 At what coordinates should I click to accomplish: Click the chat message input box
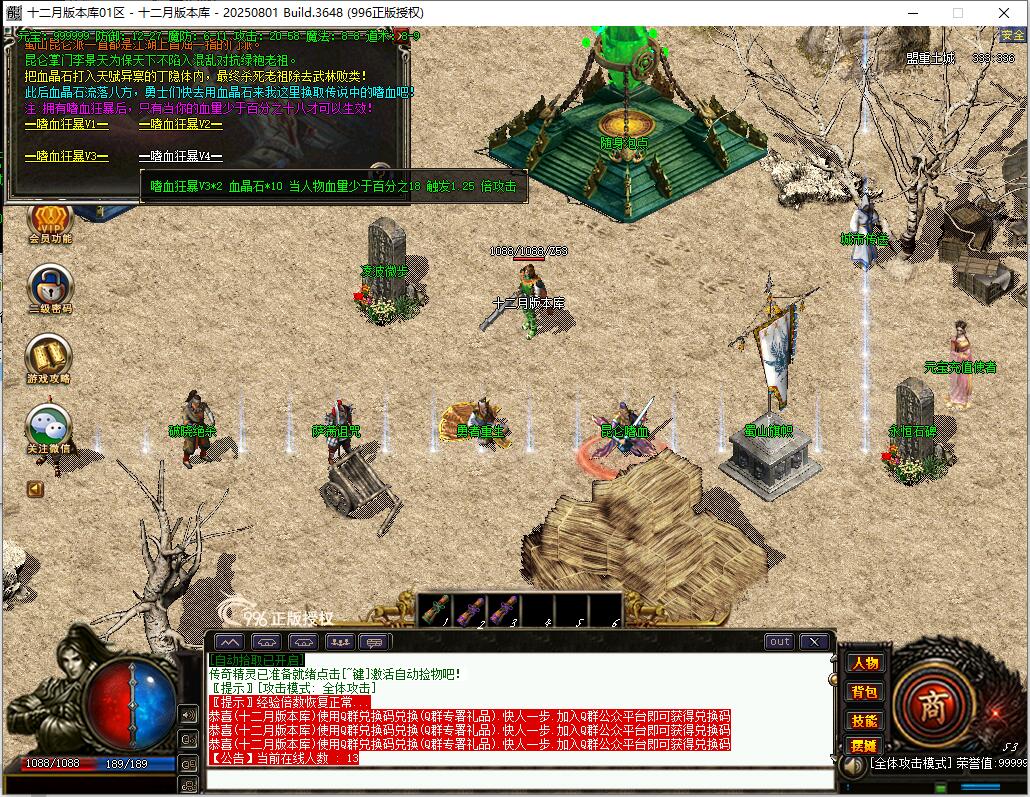click(520, 778)
